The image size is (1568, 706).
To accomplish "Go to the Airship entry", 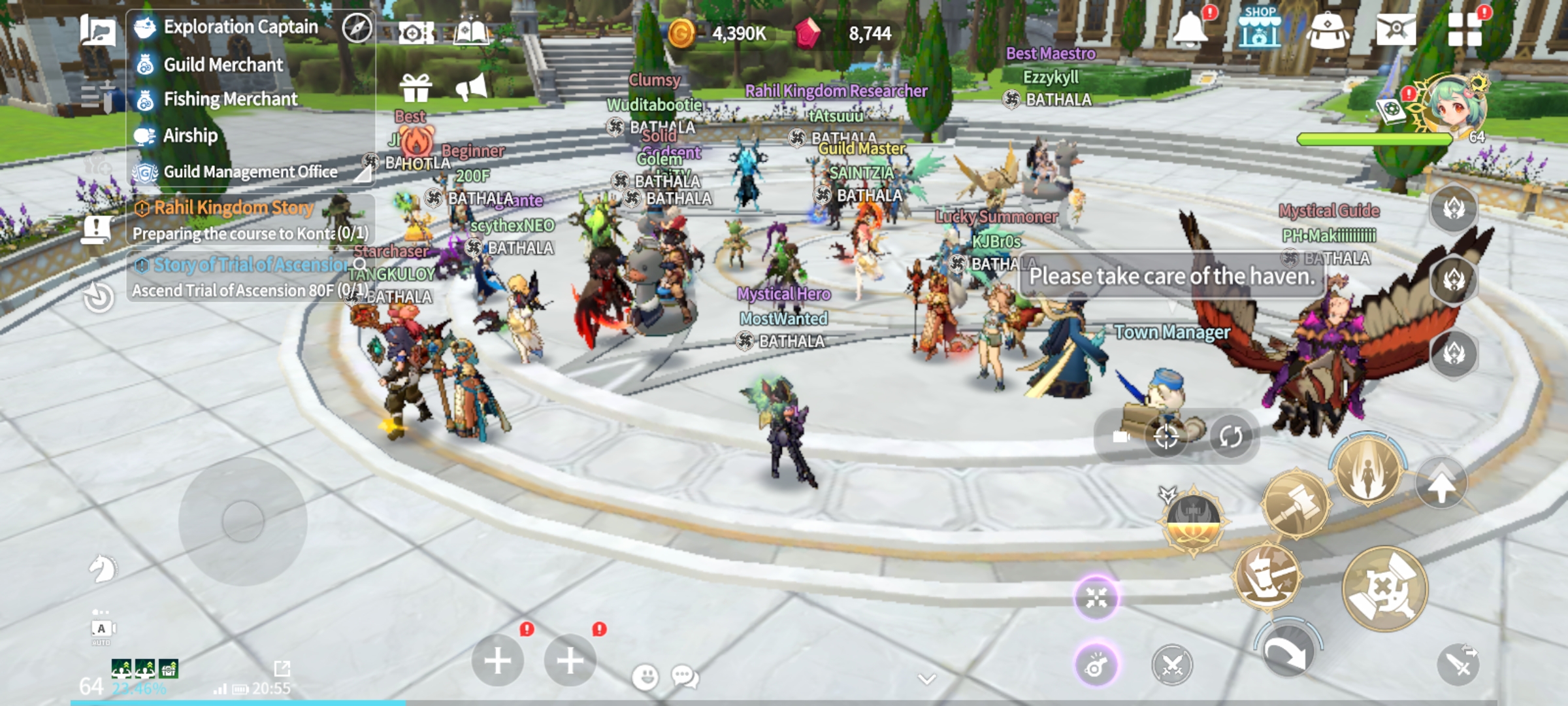I will click(x=190, y=135).
